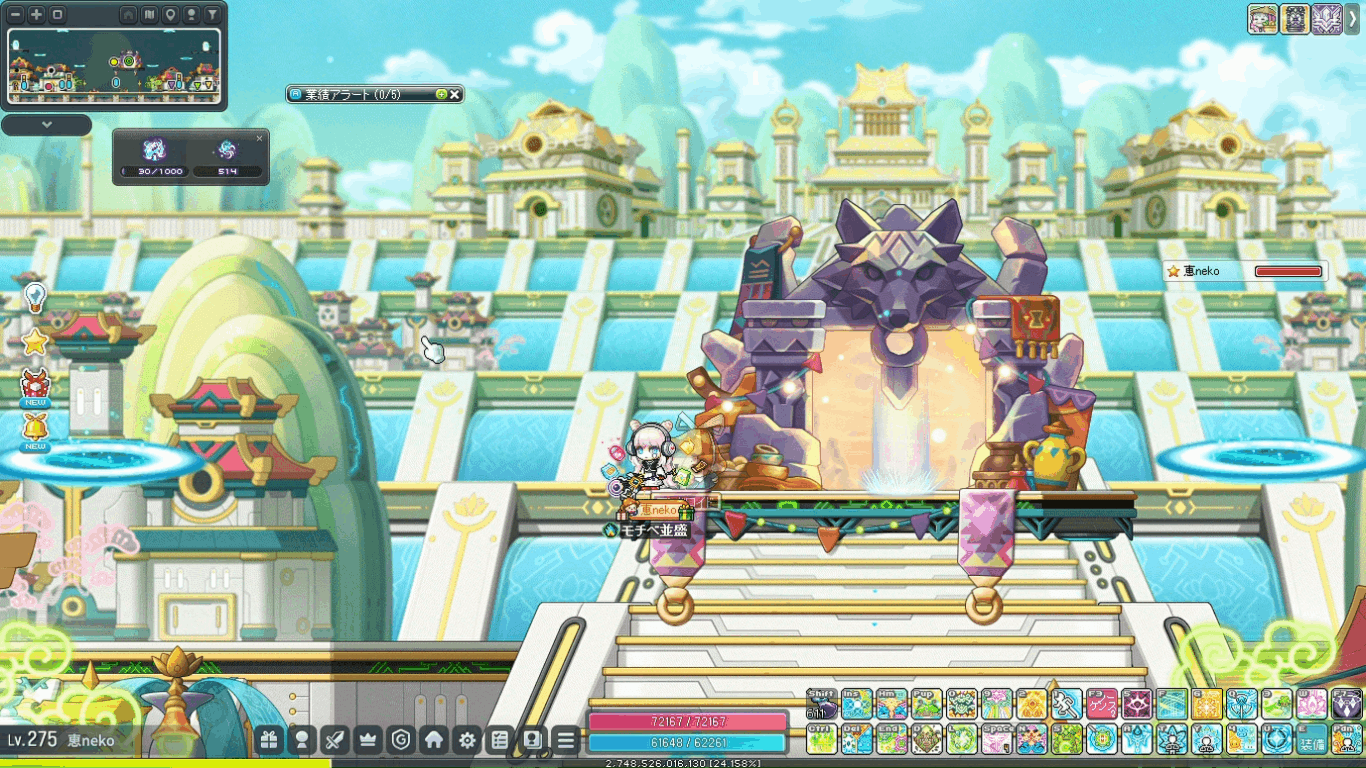Expand the dropdown arrow below the minimap
This screenshot has width=1366, height=768.
click(46, 124)
